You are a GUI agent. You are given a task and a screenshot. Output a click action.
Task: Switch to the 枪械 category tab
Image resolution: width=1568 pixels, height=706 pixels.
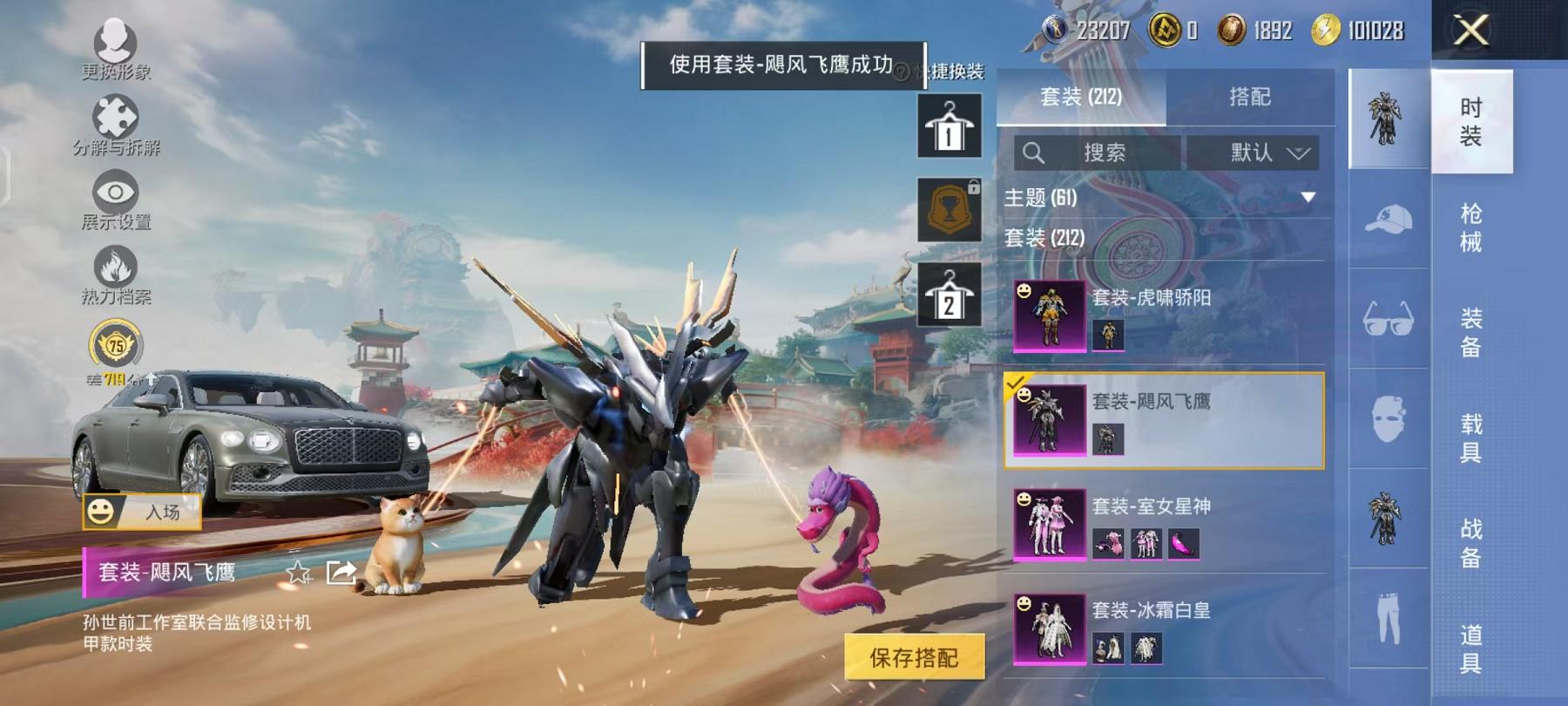[1470, 225]
